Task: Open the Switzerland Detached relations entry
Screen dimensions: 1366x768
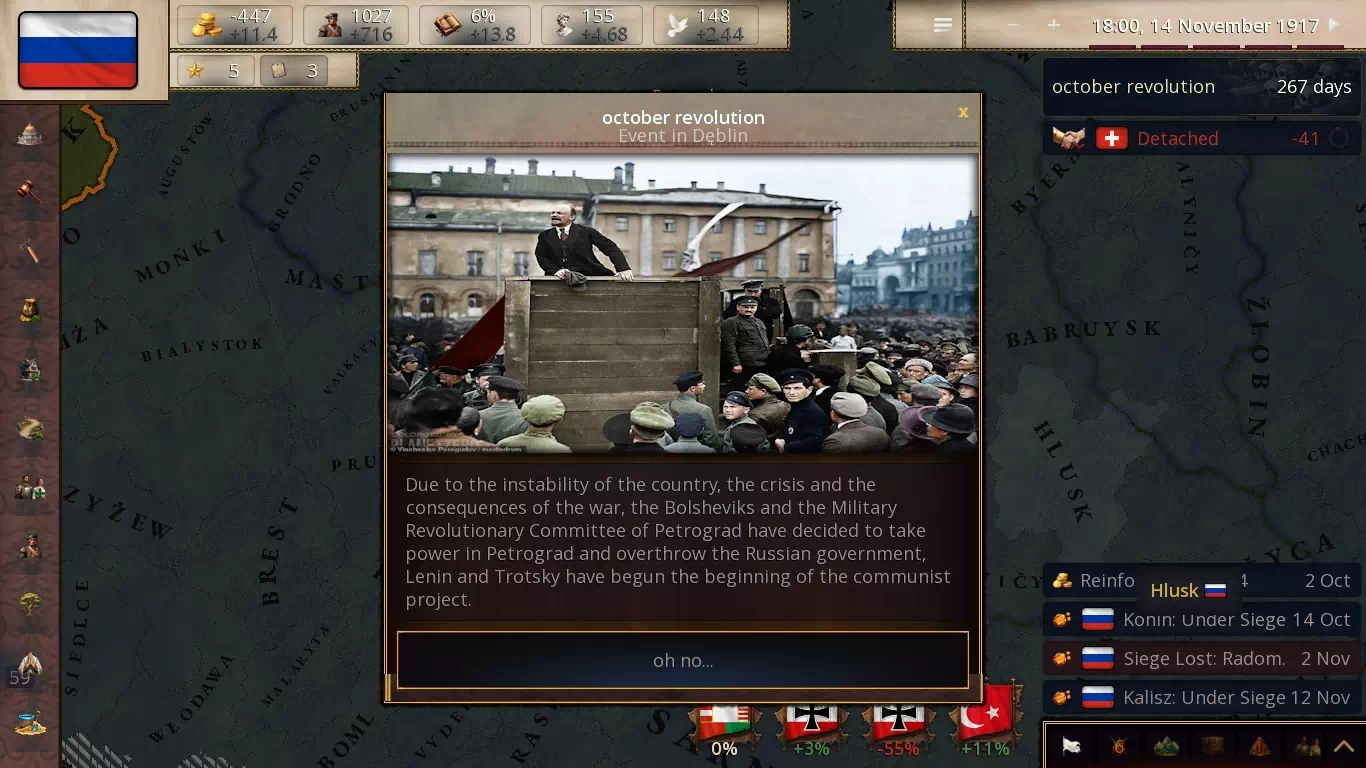Action: tap(1200, 139)
